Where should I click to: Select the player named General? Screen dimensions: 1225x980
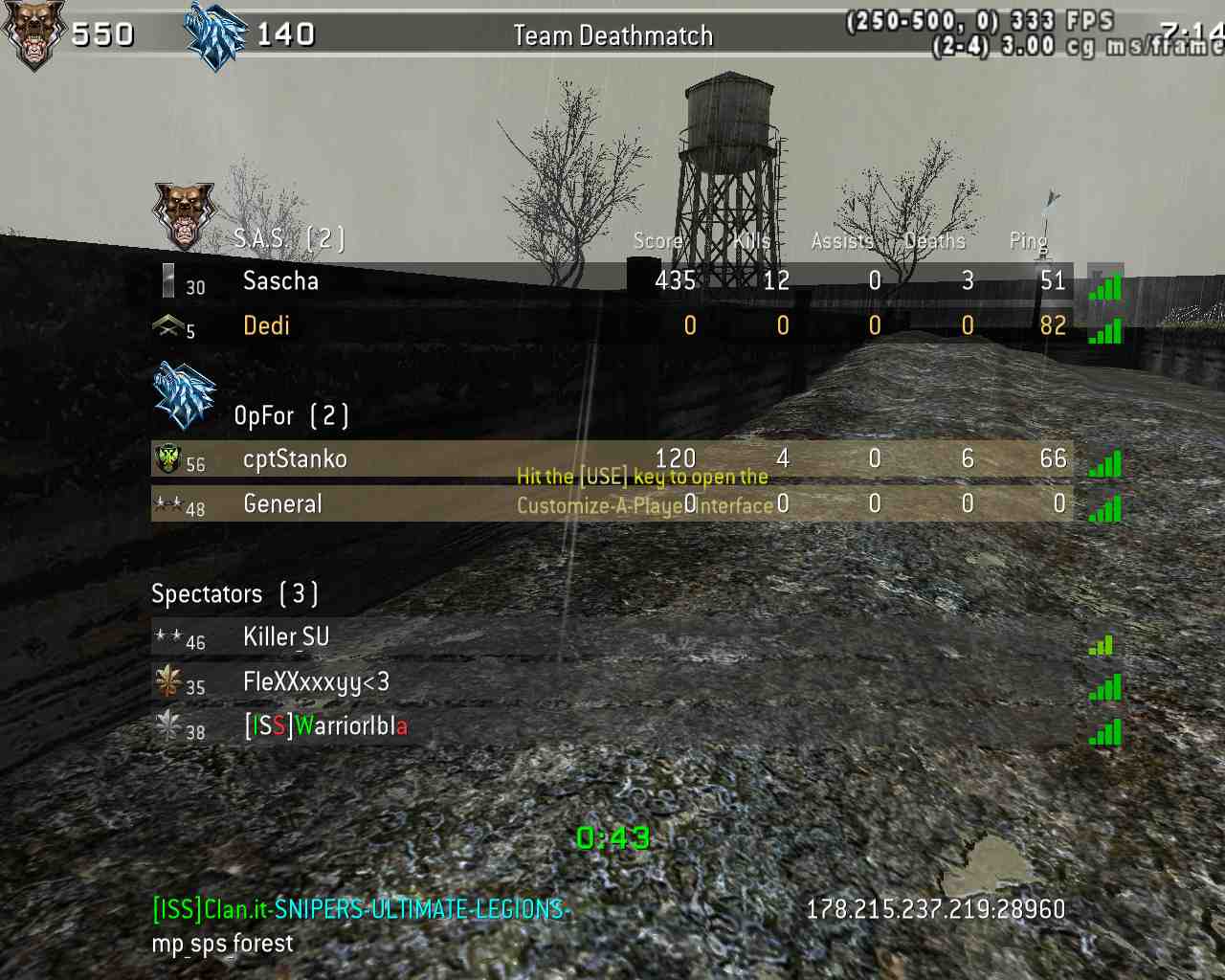pyautogui.click(x=282, y=504)
